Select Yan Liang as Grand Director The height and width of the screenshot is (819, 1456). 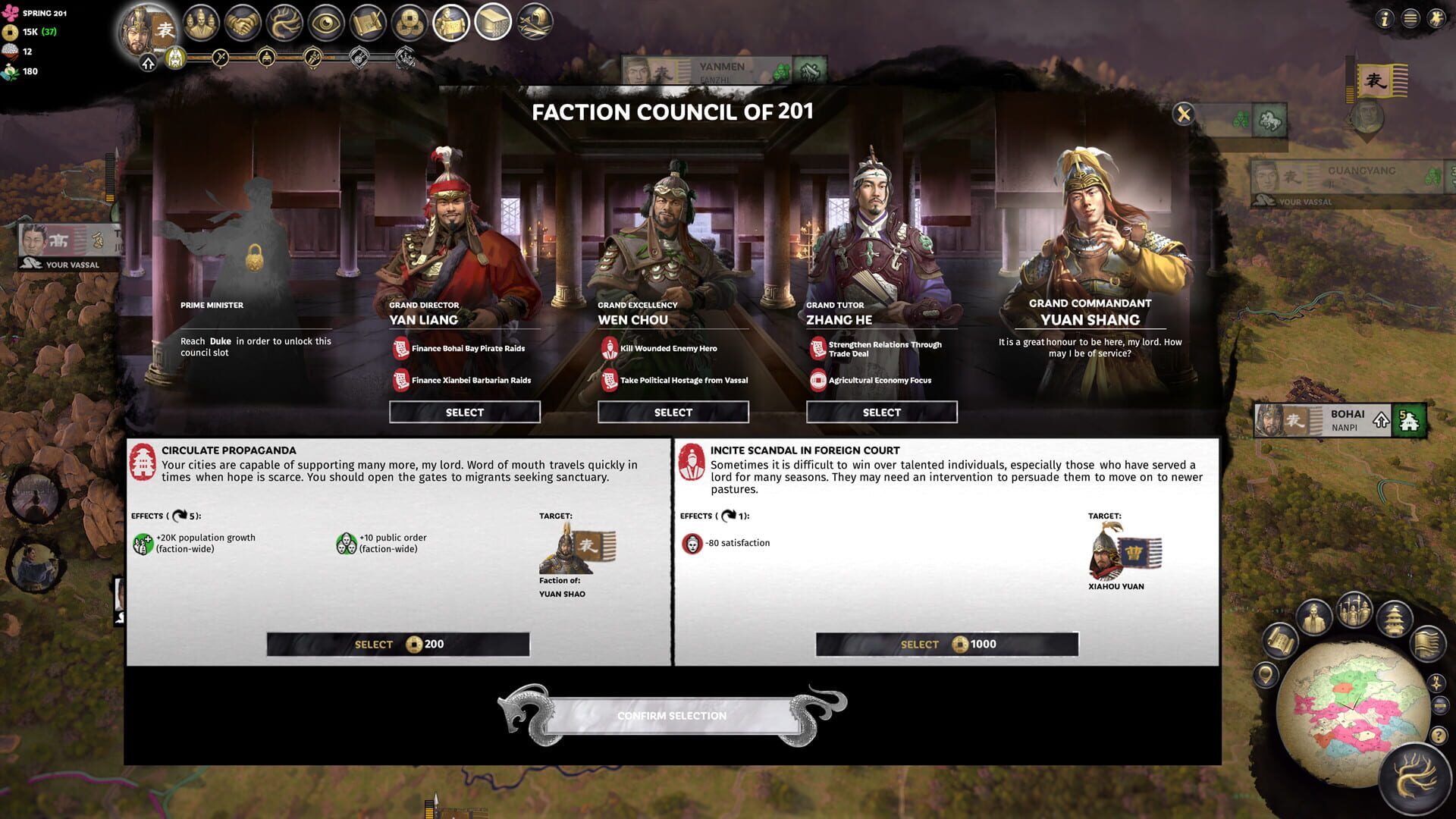(x=464, y=412)
